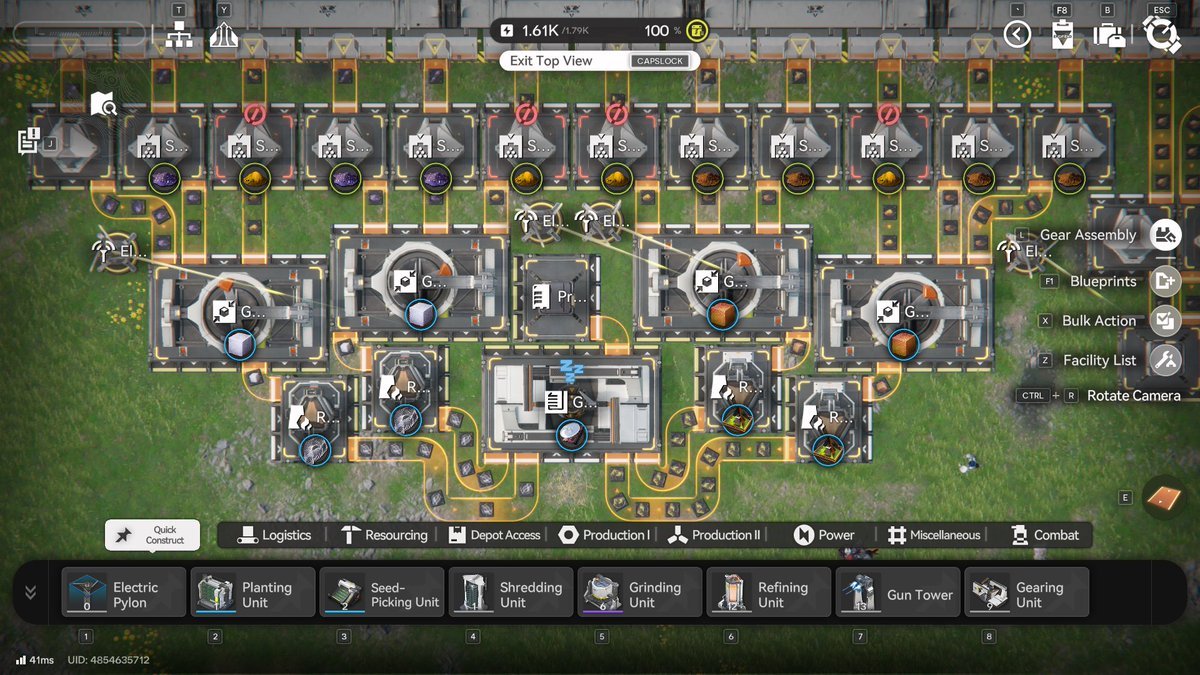
Task: Choose the Gun Tower build slot
Action: pyautogui.click(x=898, y=594)
